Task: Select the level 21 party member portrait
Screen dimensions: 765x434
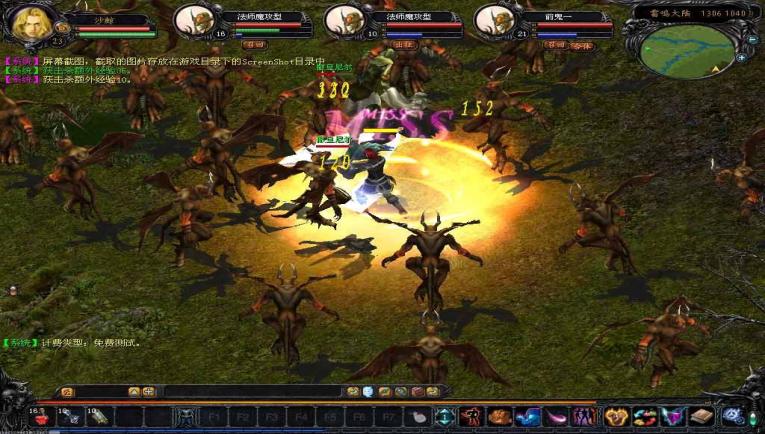Action: [x=493, y=20]
